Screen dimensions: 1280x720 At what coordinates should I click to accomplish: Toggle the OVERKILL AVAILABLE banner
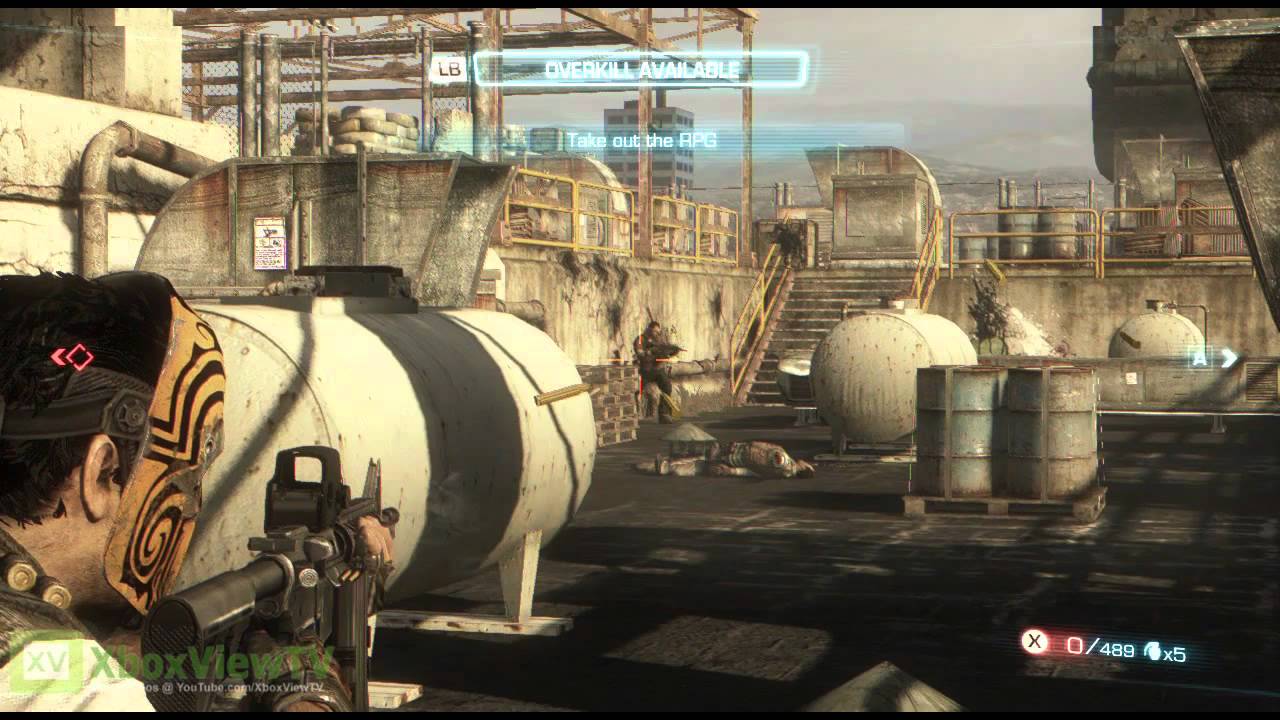640,69
